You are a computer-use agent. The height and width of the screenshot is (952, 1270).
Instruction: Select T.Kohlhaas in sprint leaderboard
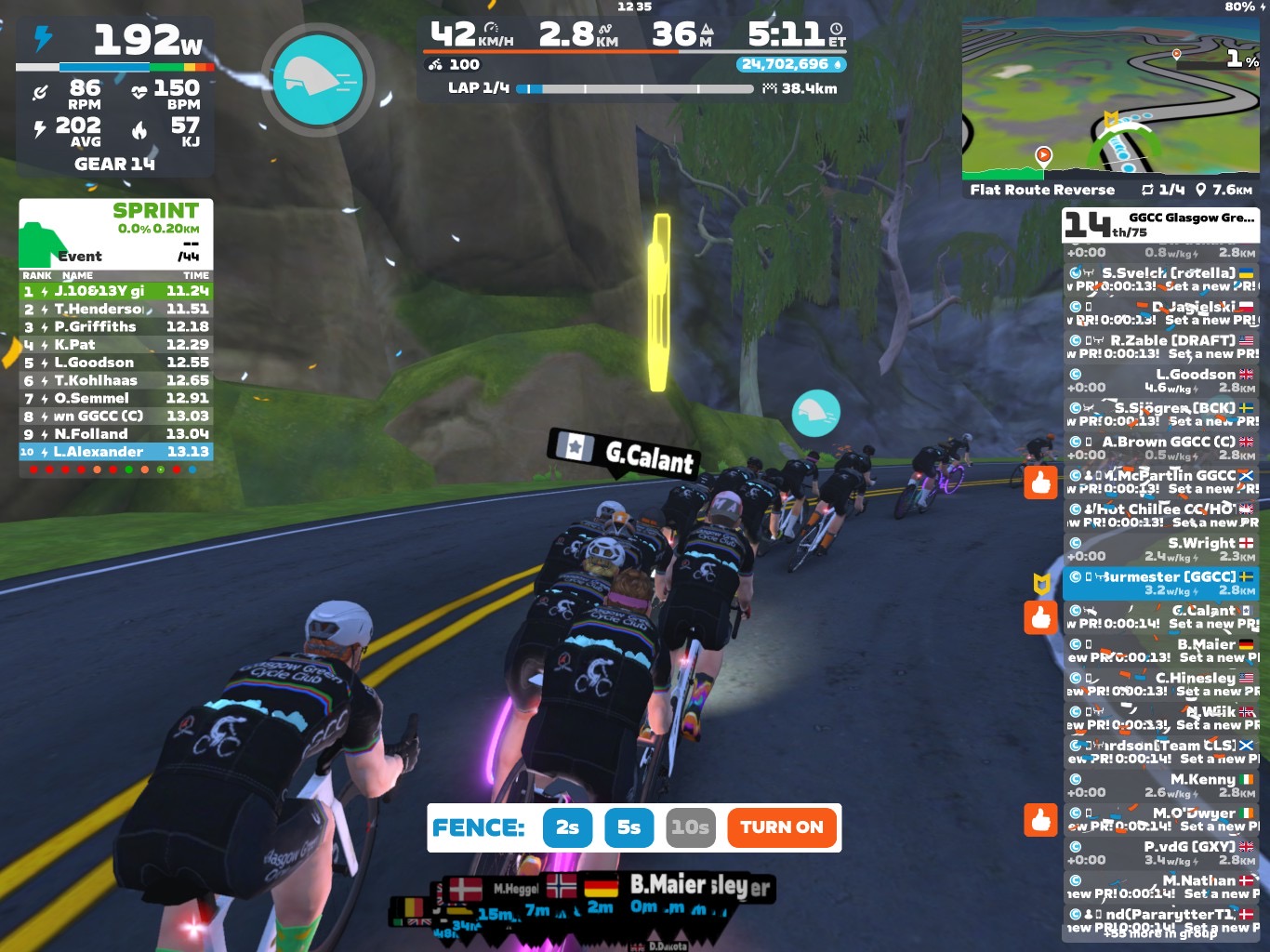pyautogui.click(x=116, y=380)
